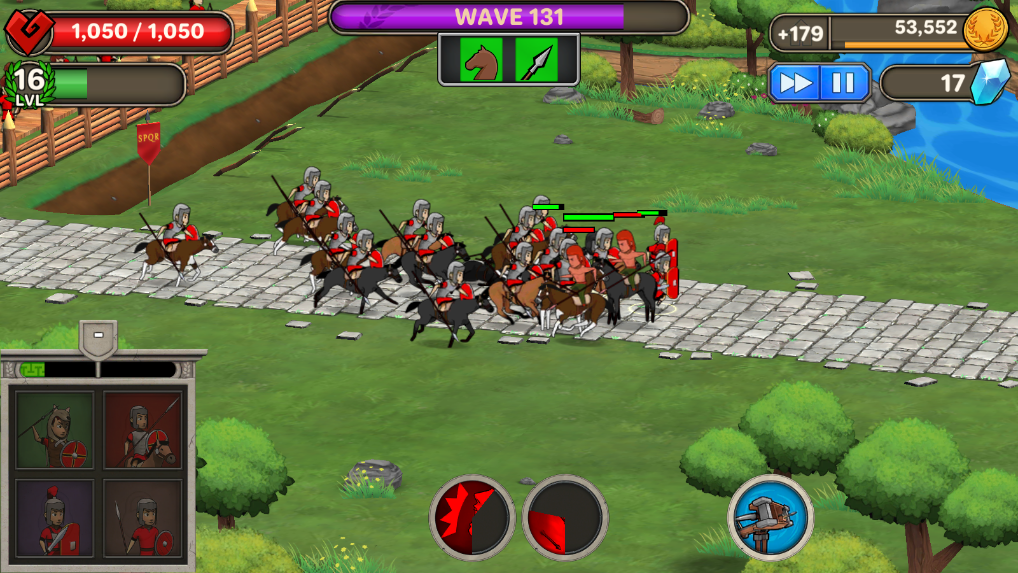The width and height of the screenshot is (1018, 573).
Task: Fire the blue ballista ability
Action: coord(770,517)
